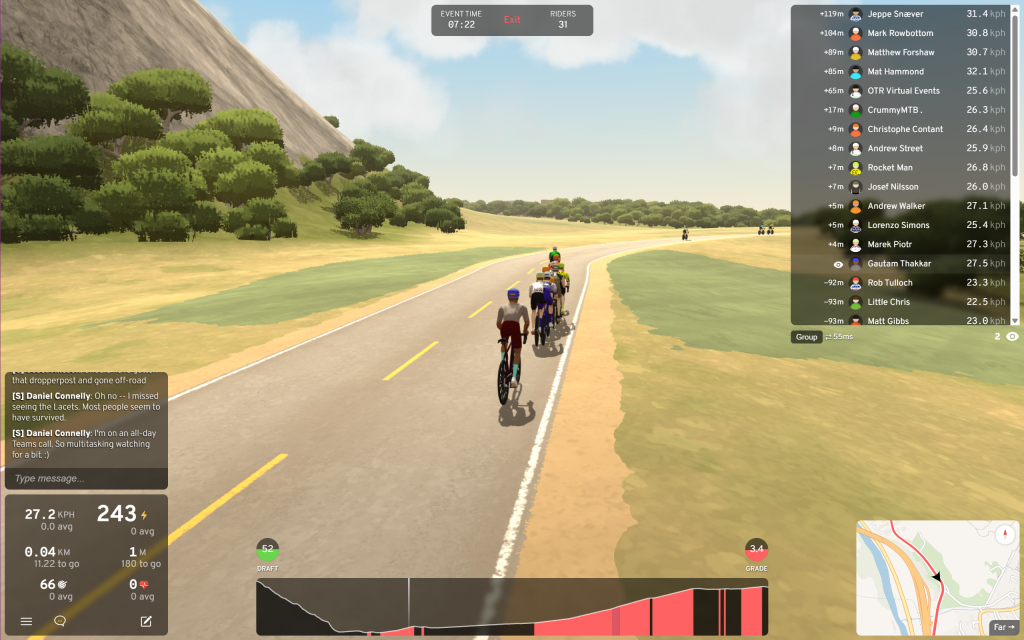Open the hamburger menu icon

tap(26, 621)
